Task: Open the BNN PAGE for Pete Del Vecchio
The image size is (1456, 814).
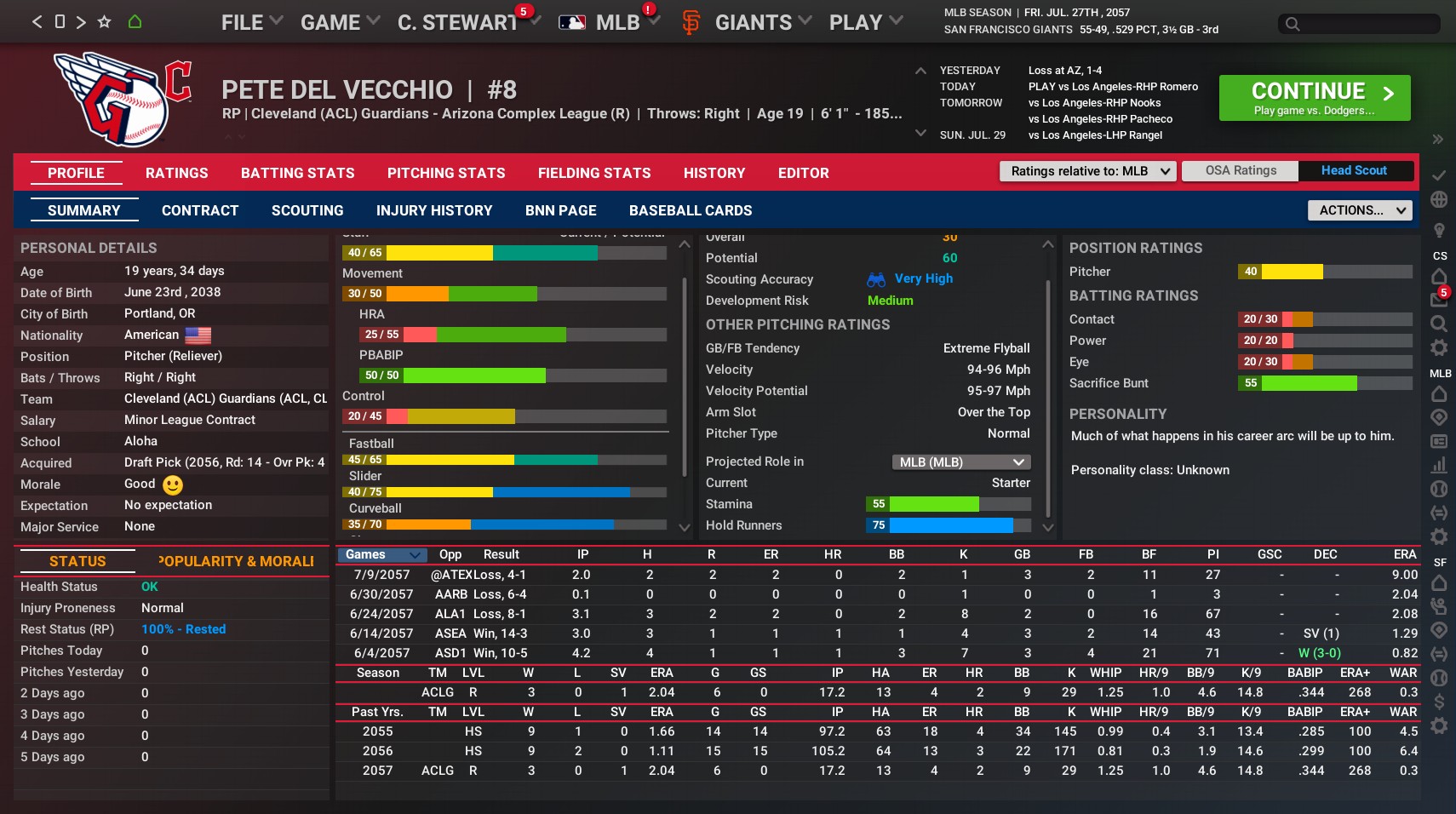Action: pyautogui.click(x=561, y=210)
